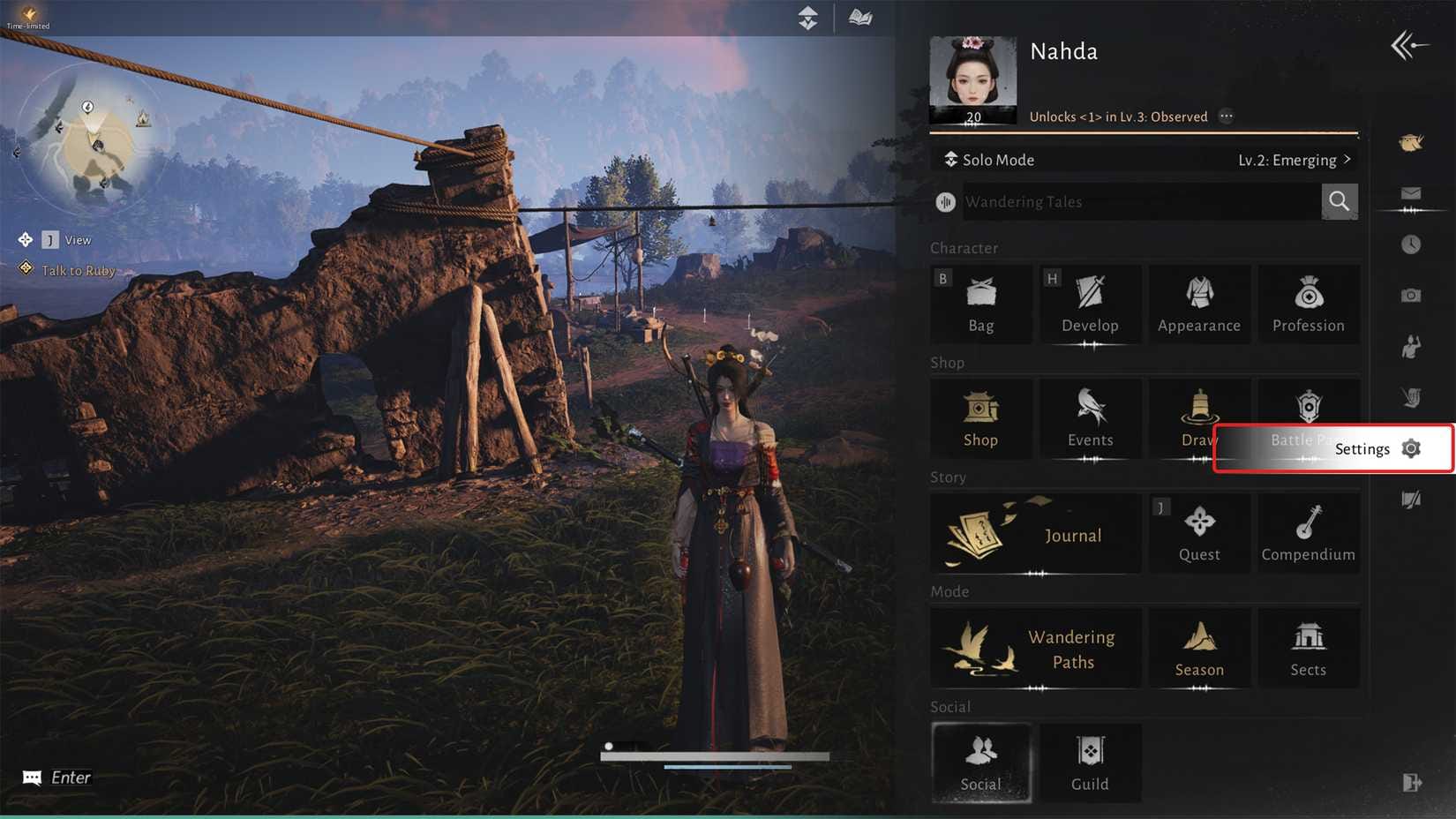Collapse the panel with double-chevron arrow
The width and height of the screenshot is (1456, 819).
(1408, 43)
